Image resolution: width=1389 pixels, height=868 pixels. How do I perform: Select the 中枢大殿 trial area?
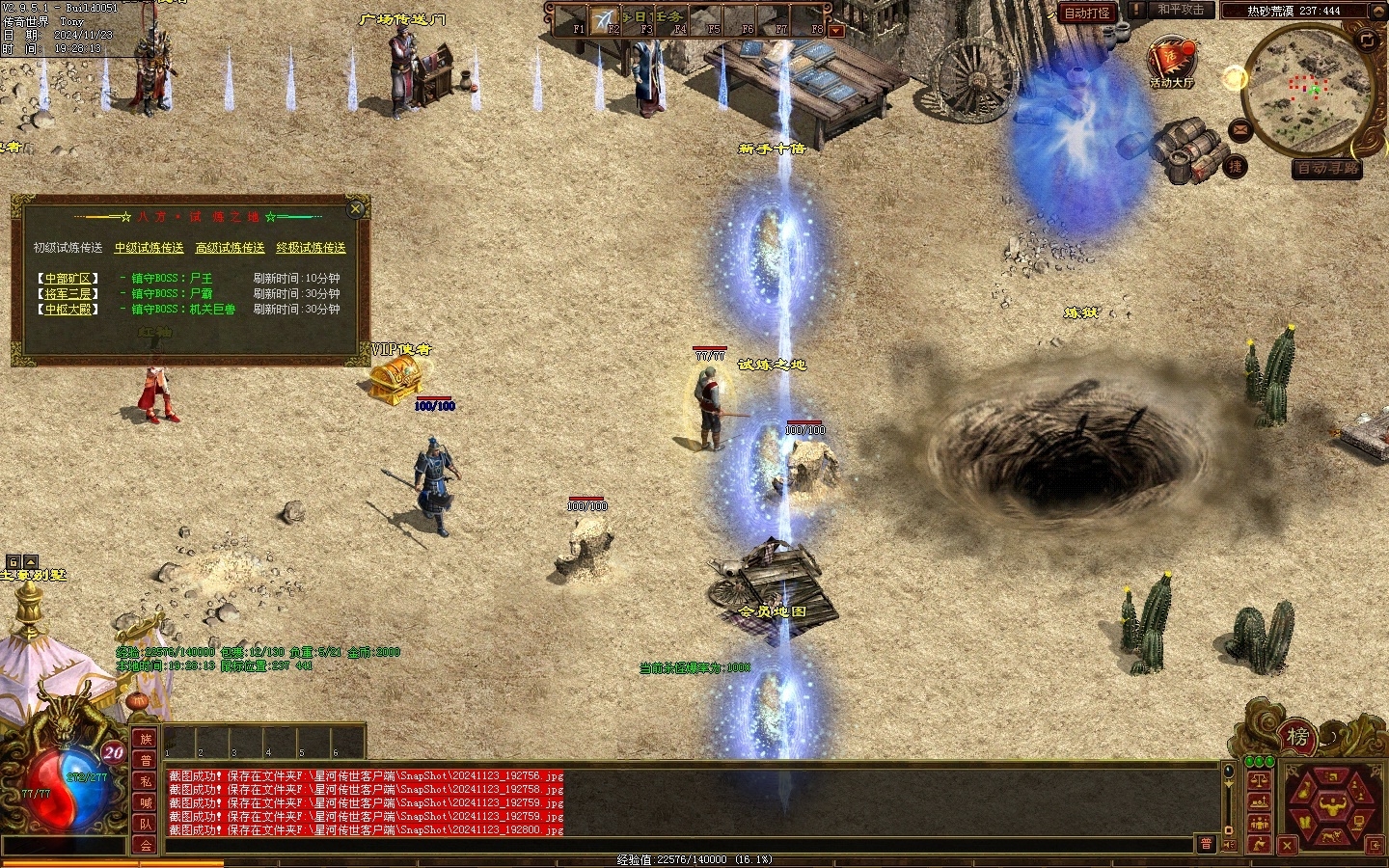pyautogui.click(x=68, y=310)
